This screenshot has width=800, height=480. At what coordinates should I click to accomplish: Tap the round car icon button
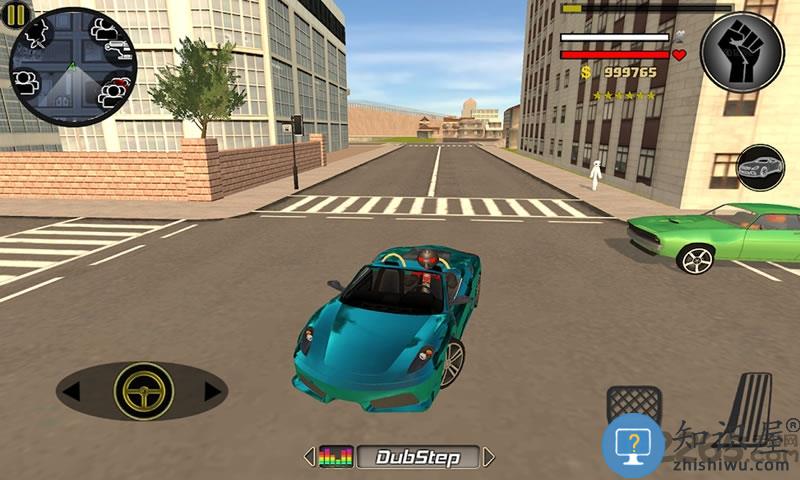760,169
